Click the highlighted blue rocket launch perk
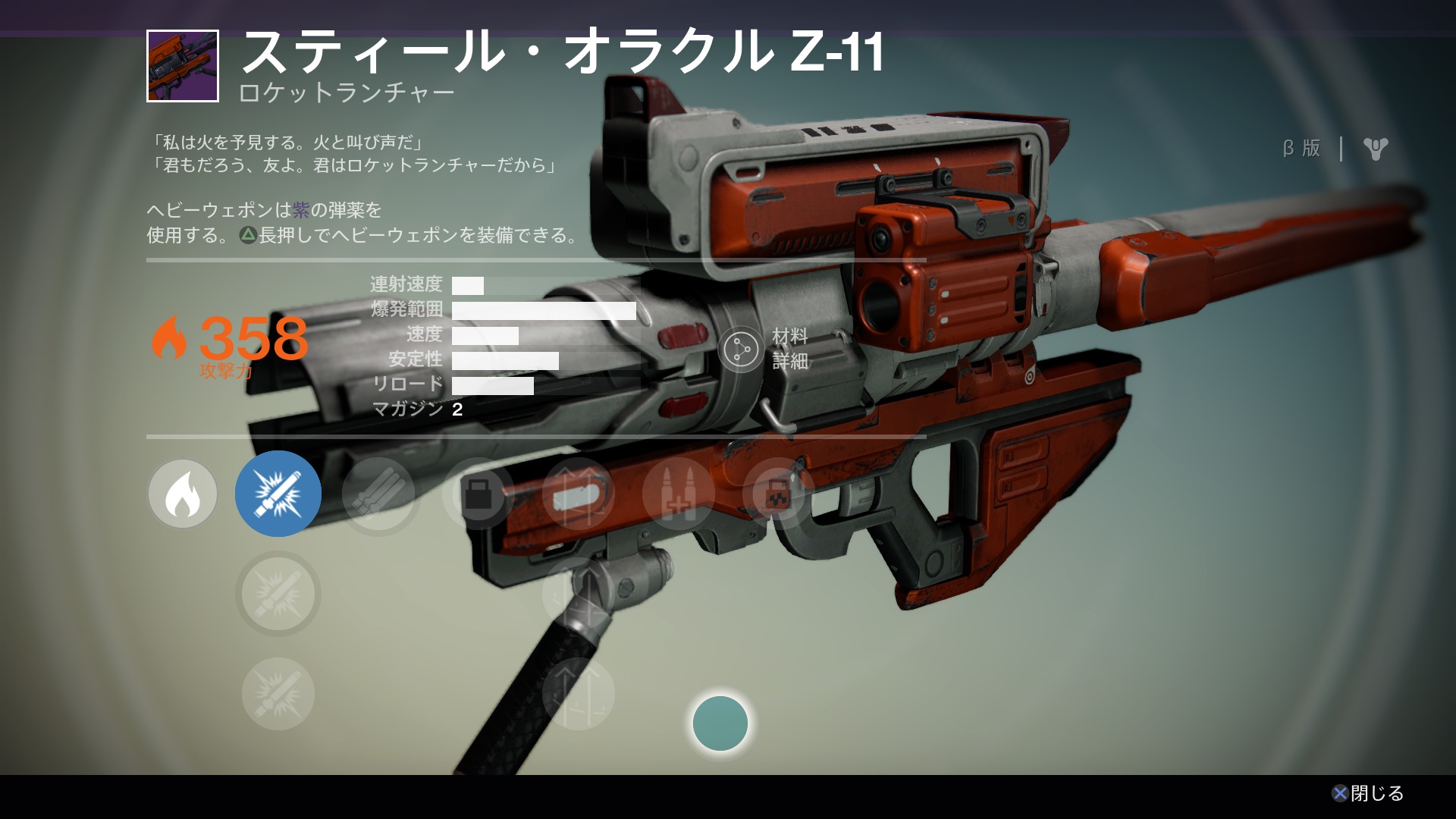 pos(278,494)
